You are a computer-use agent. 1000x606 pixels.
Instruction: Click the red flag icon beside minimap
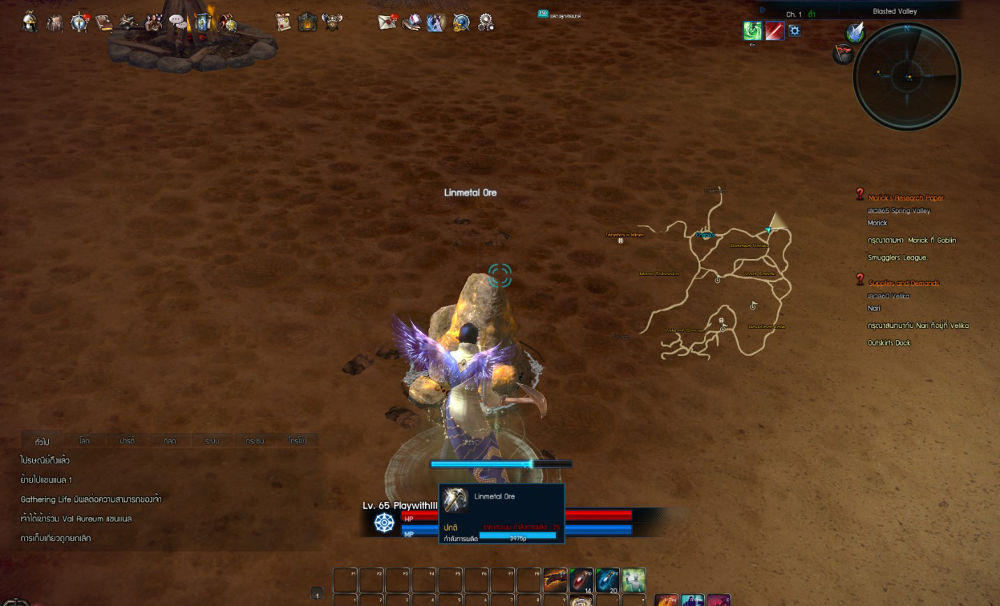[x=842, y=54]
